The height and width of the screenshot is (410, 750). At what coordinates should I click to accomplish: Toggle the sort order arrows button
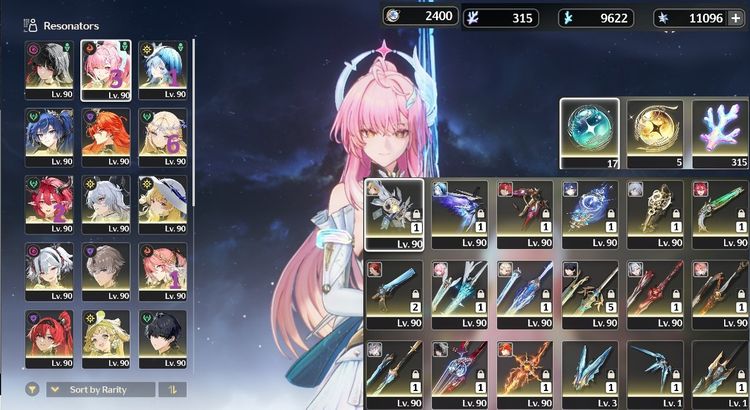coord(172,389)
